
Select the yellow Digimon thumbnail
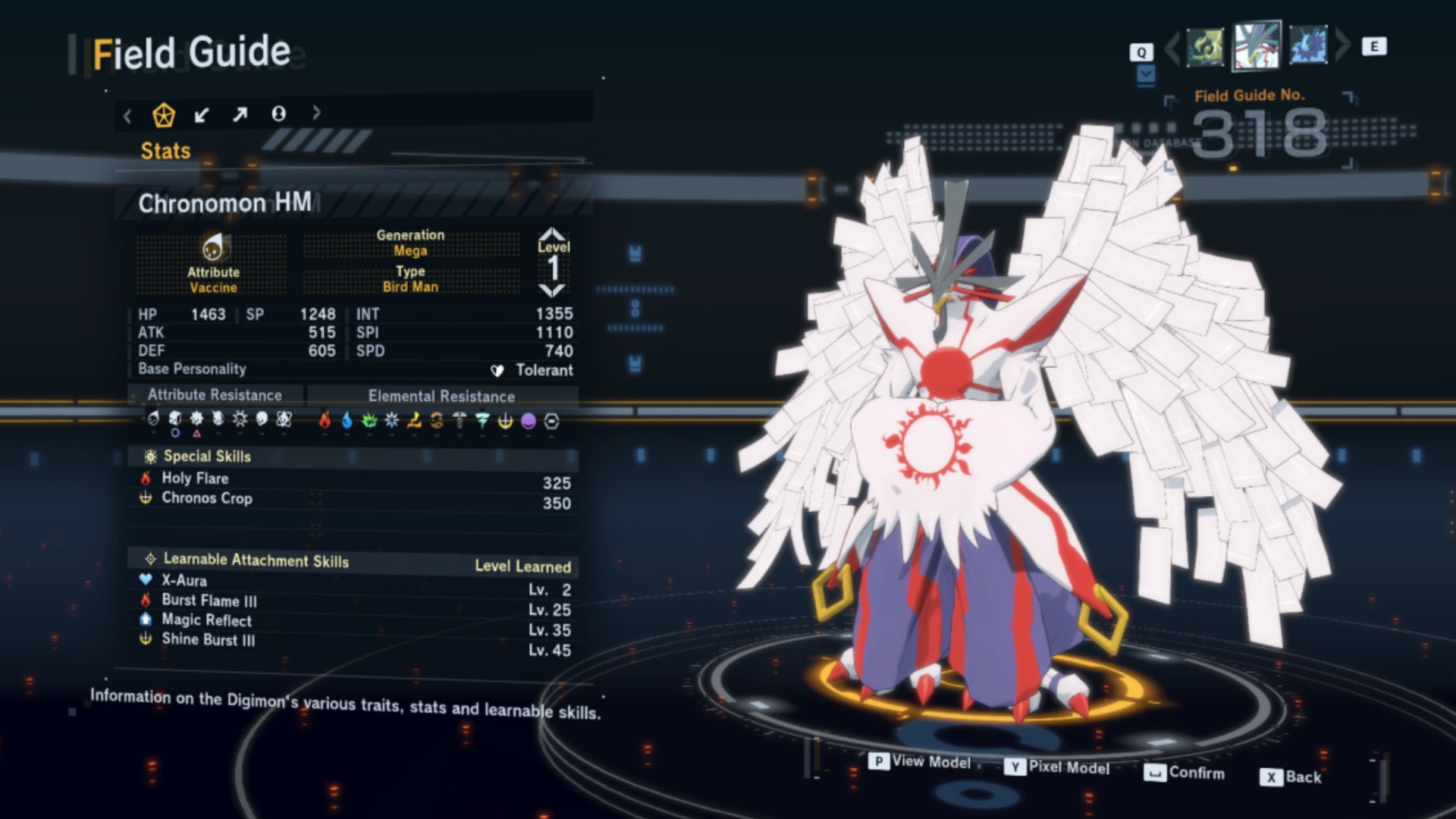point(1205,47)
